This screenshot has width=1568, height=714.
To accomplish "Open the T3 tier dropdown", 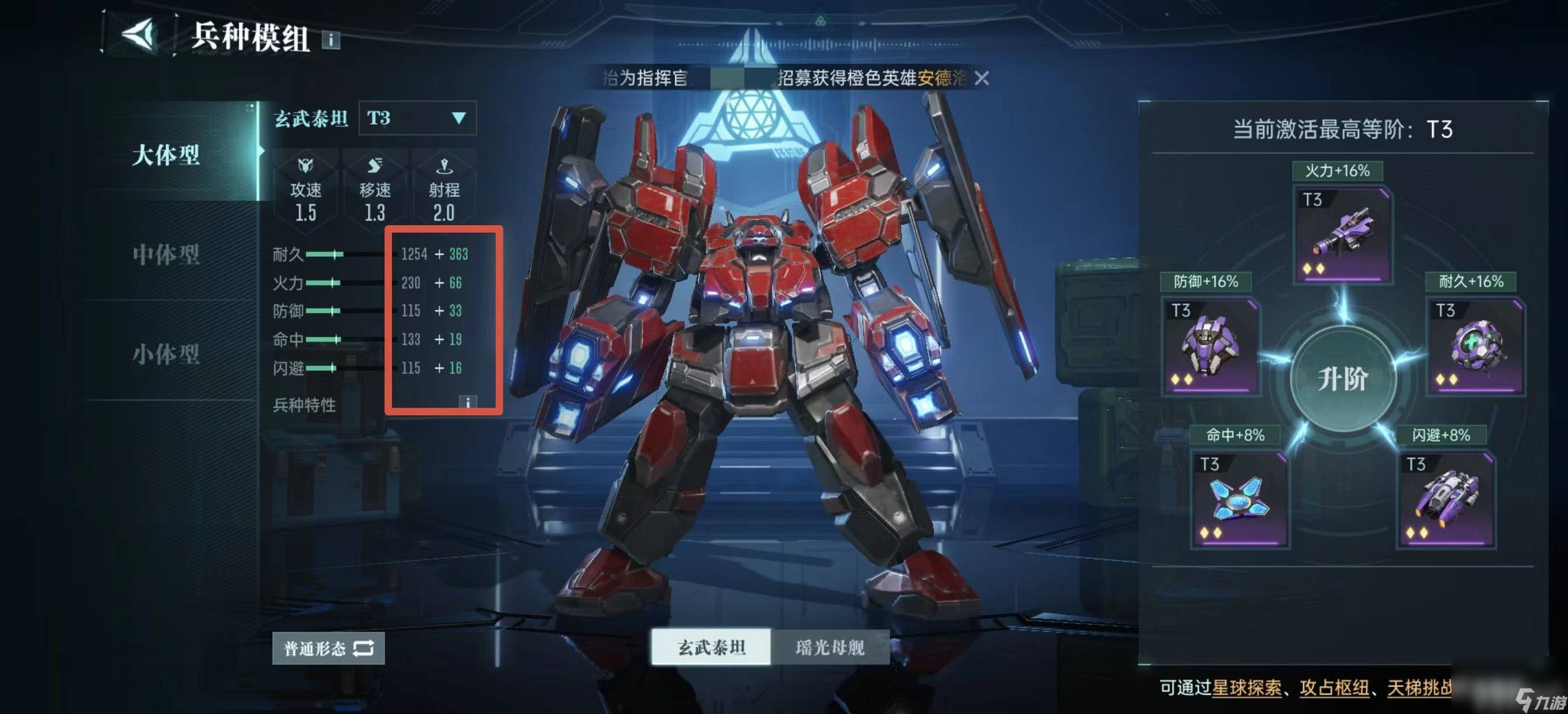I will click(x=418, y=118).
